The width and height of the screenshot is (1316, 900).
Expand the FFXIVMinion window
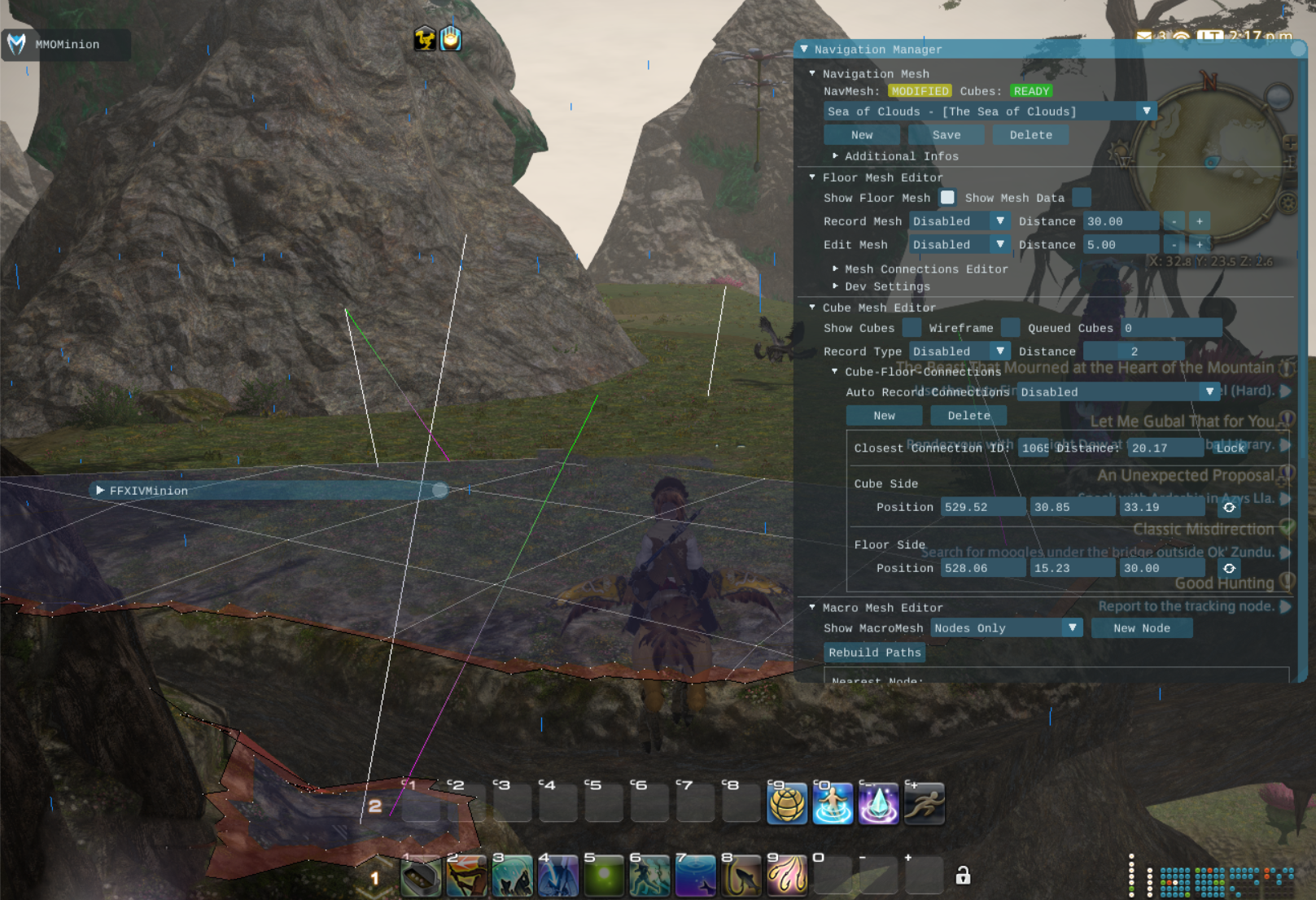(x=100, y=491)
